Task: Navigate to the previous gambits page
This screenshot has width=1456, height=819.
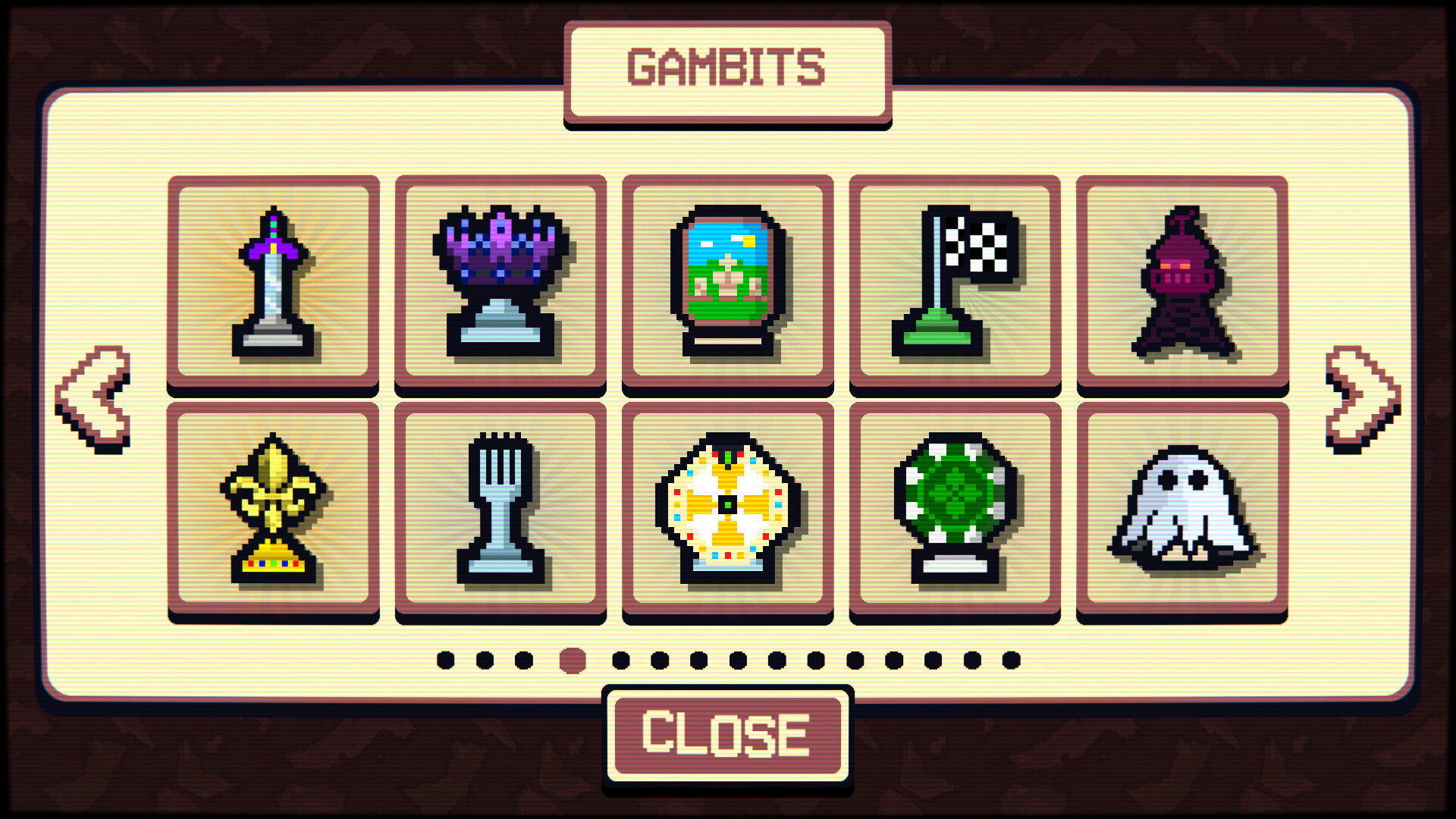Action: coord(93,398)
